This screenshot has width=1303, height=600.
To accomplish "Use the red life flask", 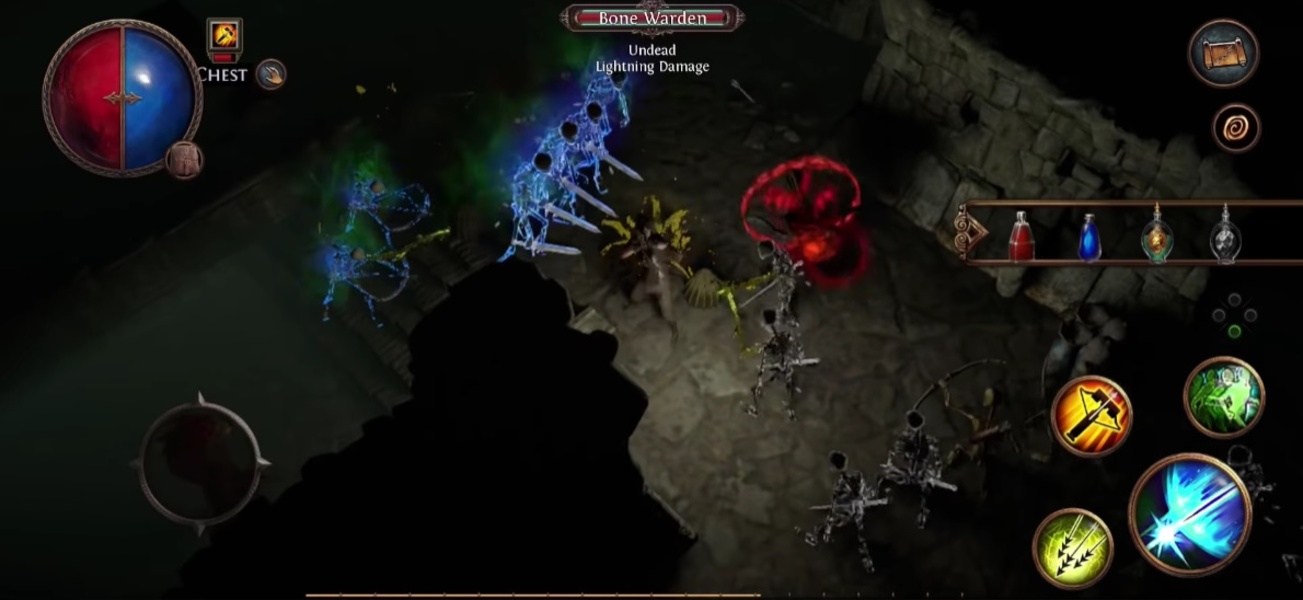I will tap(1021, 237).
